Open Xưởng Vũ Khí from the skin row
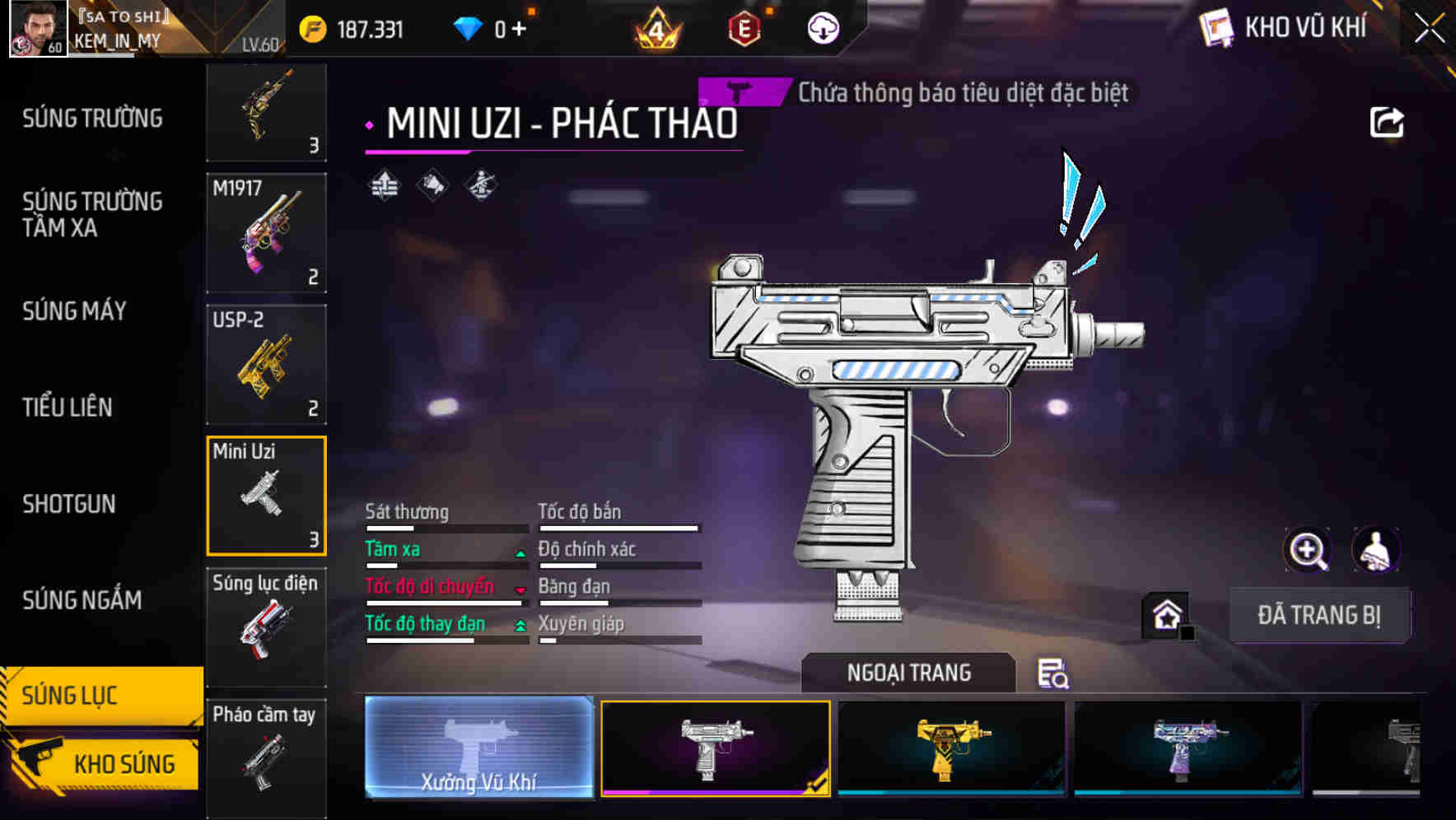1456x820 pixels. click(479, 749)
